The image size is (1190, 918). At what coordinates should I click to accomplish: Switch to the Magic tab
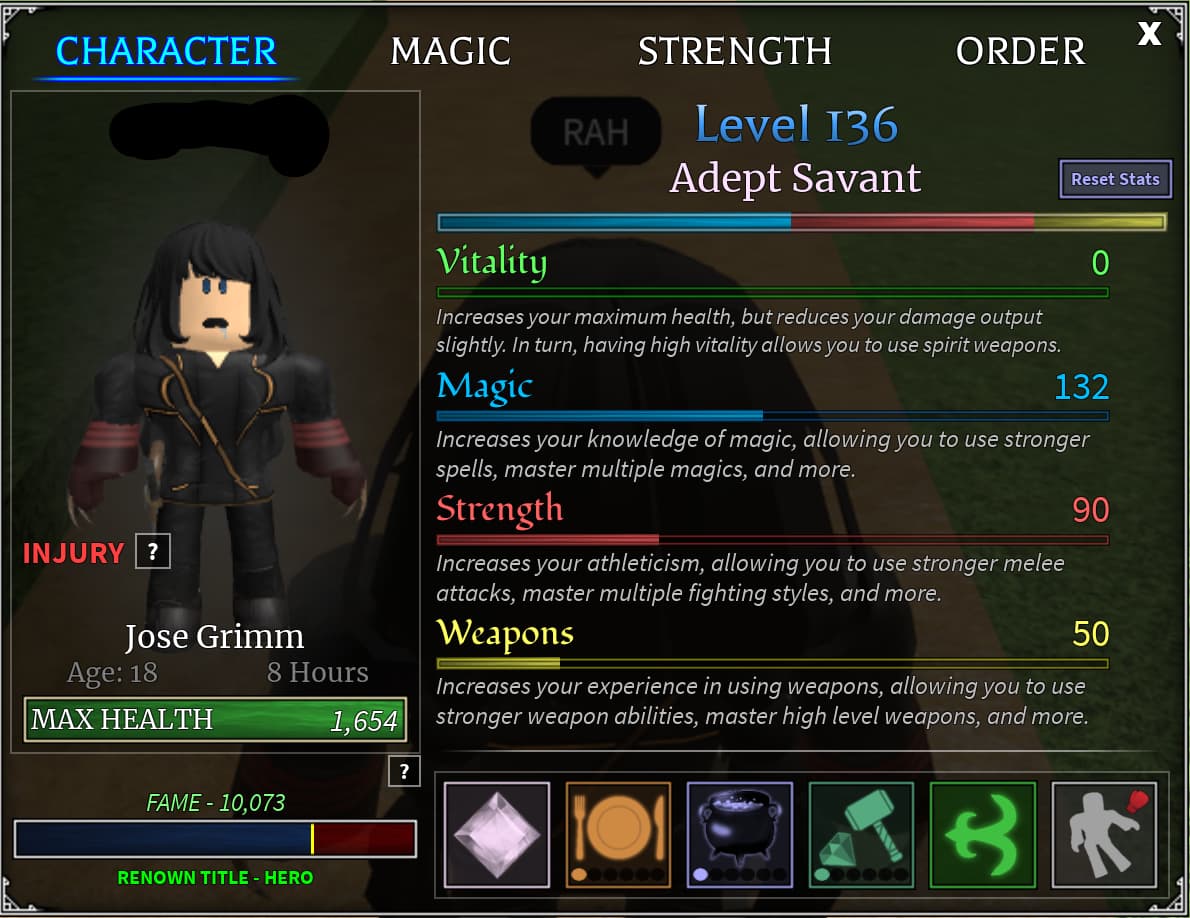[450, 52]
